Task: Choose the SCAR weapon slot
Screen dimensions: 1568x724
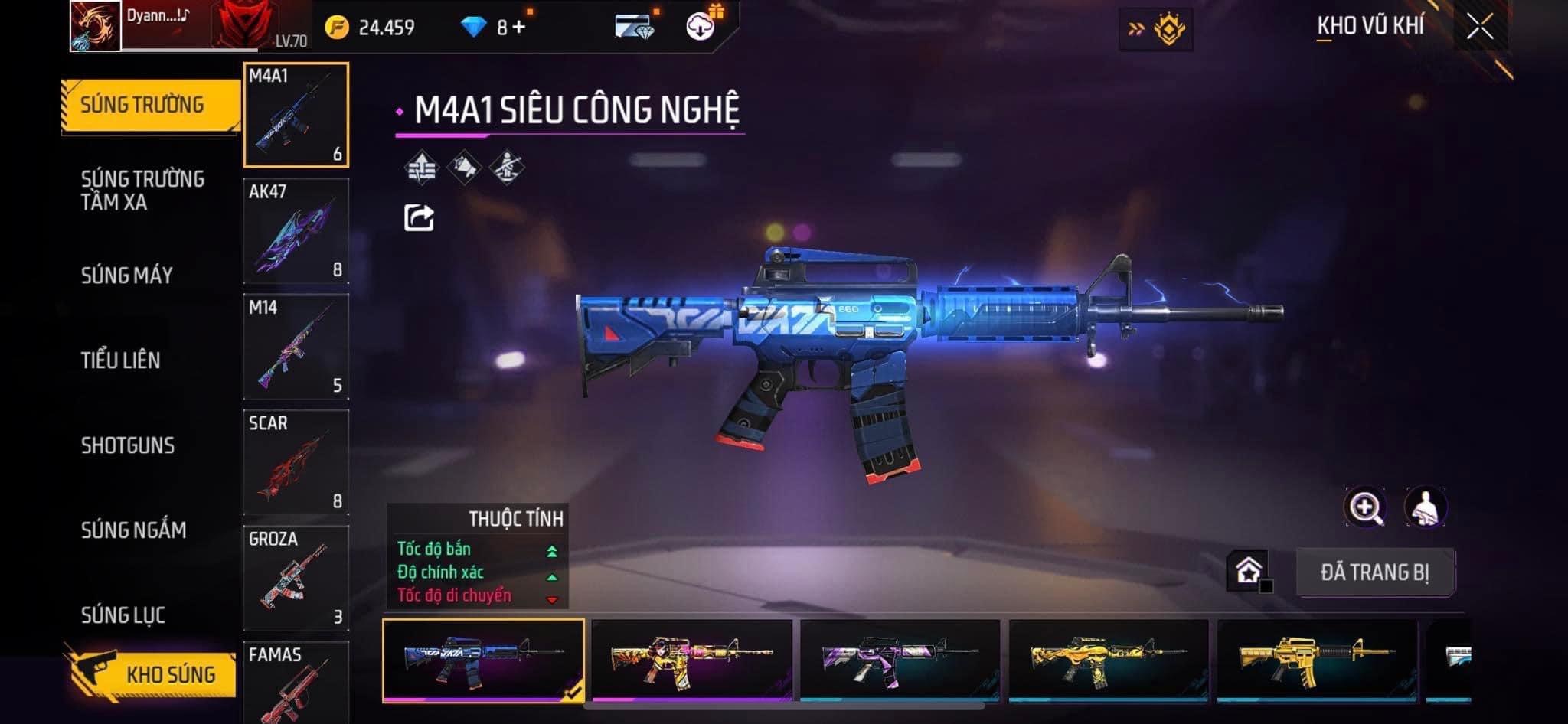Action: [296, 462]
